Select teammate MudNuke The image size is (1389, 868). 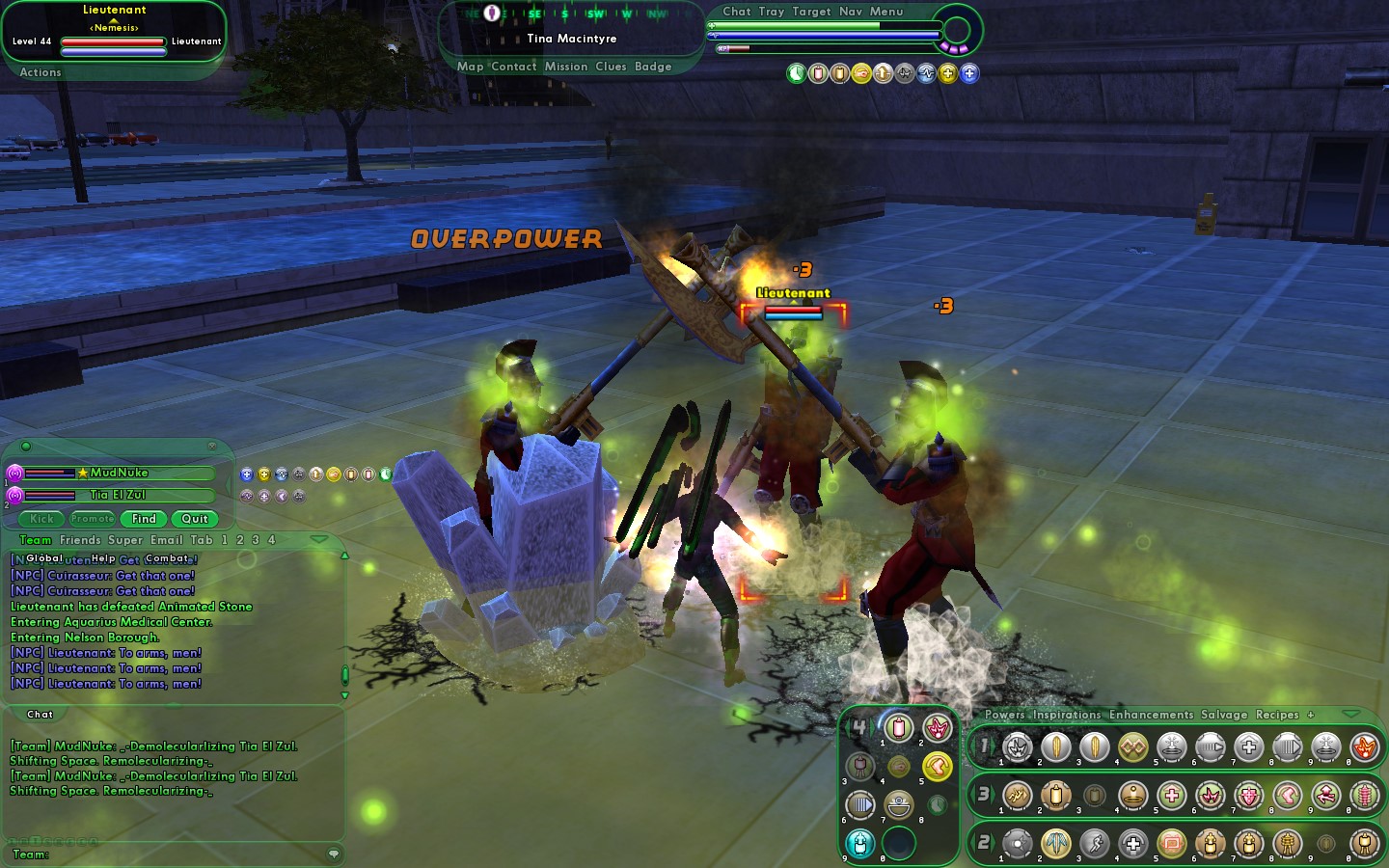(119, 473)
